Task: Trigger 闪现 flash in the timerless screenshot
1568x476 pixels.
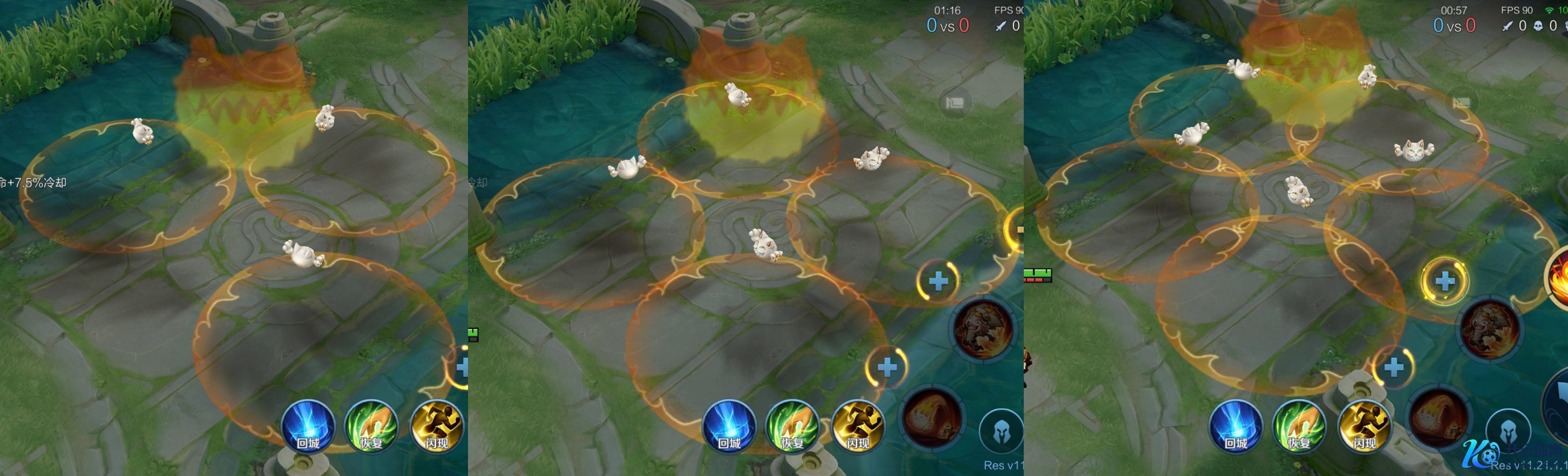Action: point(436,426)
